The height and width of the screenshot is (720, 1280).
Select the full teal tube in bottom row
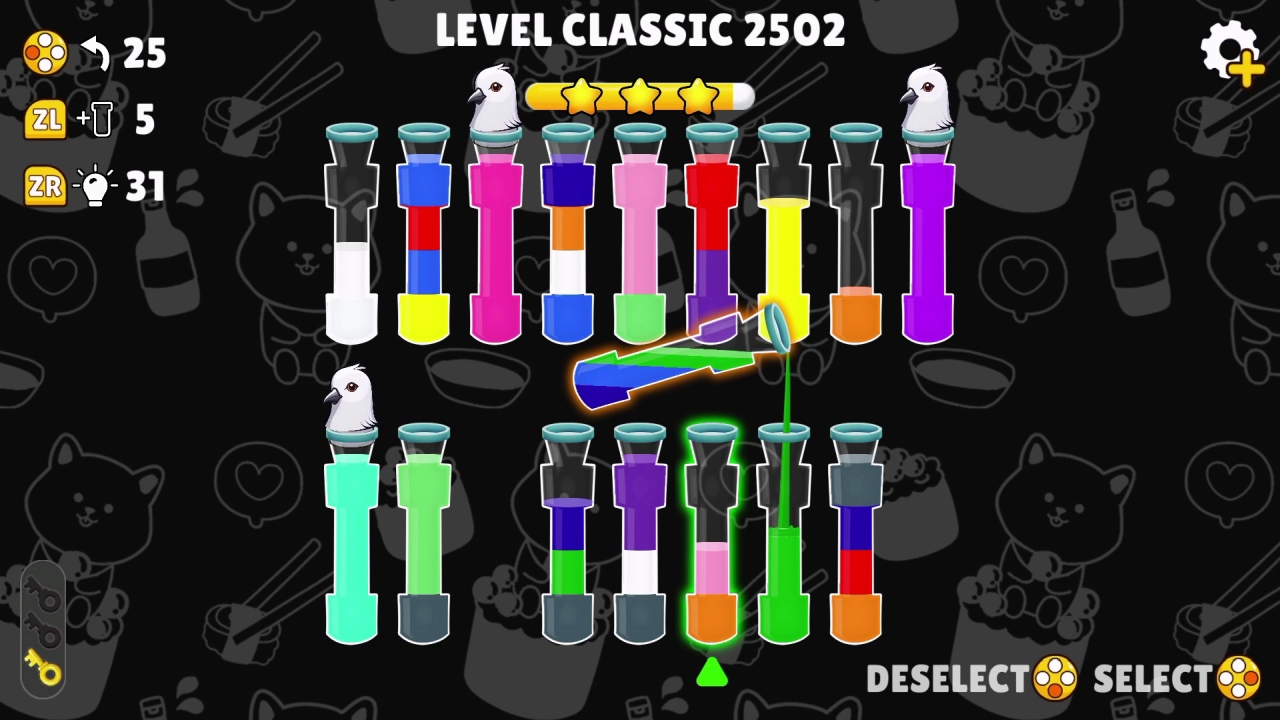pos(352,540)
